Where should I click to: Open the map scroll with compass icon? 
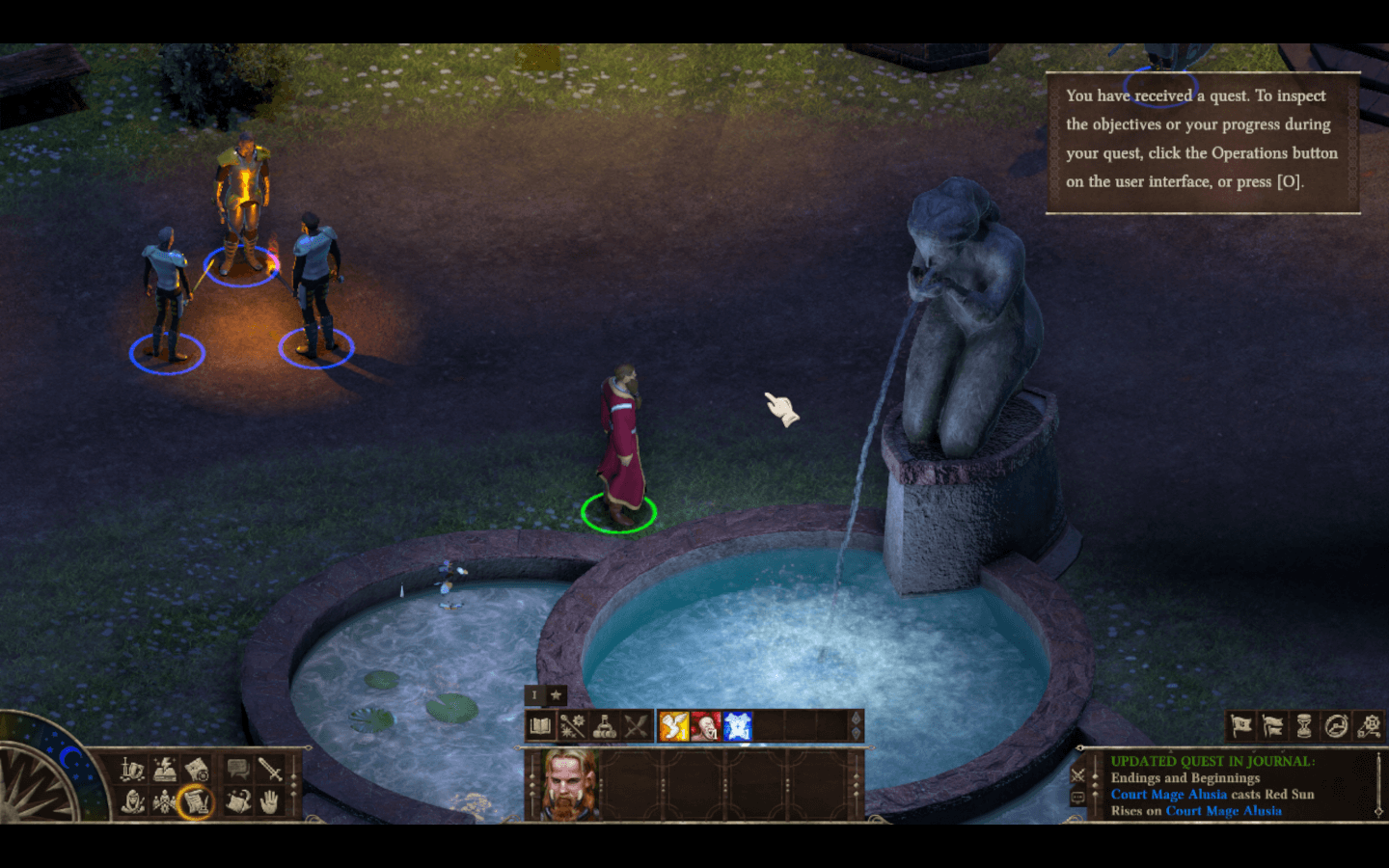point(196,769)
